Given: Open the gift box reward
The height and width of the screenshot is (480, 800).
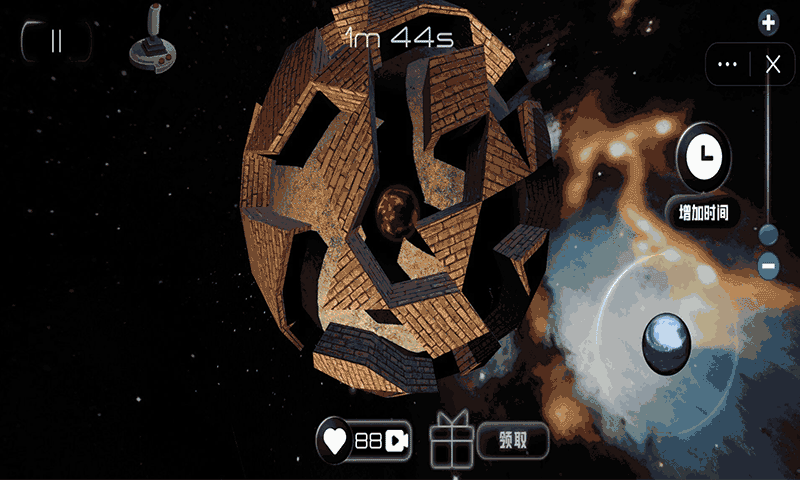Looking at the screenshot, I should click(x=450, y=441).
